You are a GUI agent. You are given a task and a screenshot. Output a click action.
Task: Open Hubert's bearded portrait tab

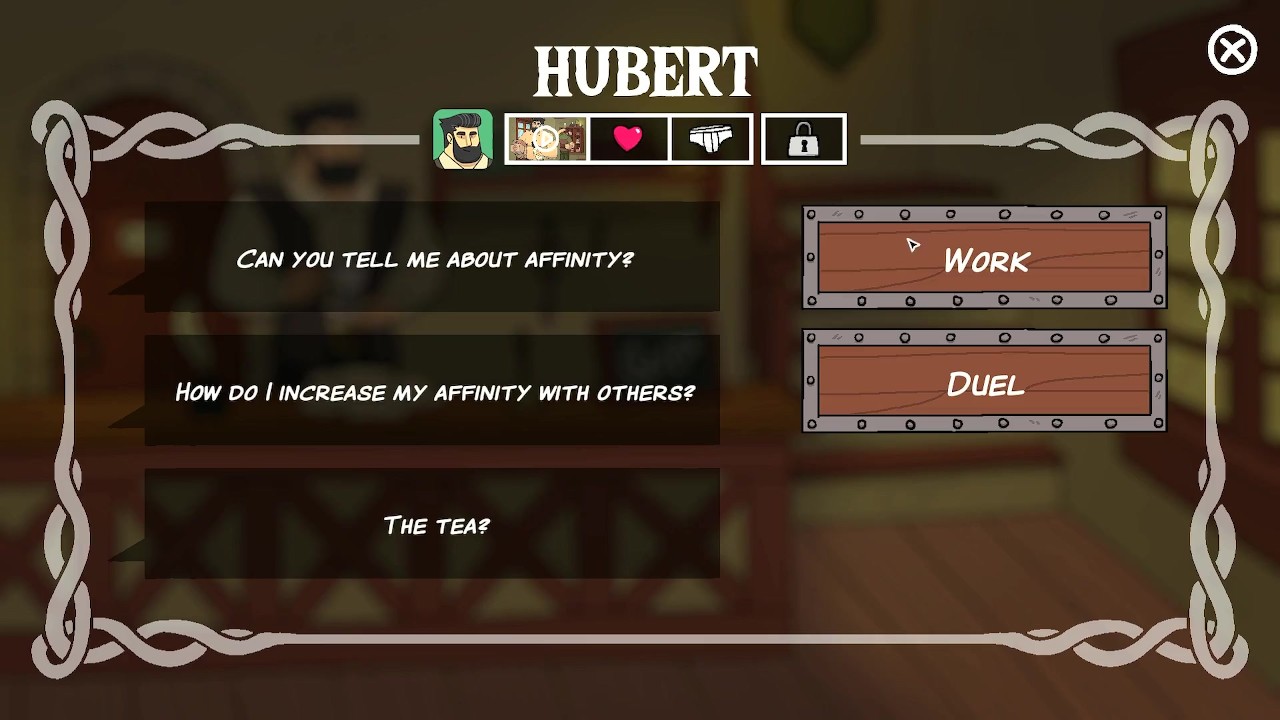pyautogui.click(x=463, y=139)
